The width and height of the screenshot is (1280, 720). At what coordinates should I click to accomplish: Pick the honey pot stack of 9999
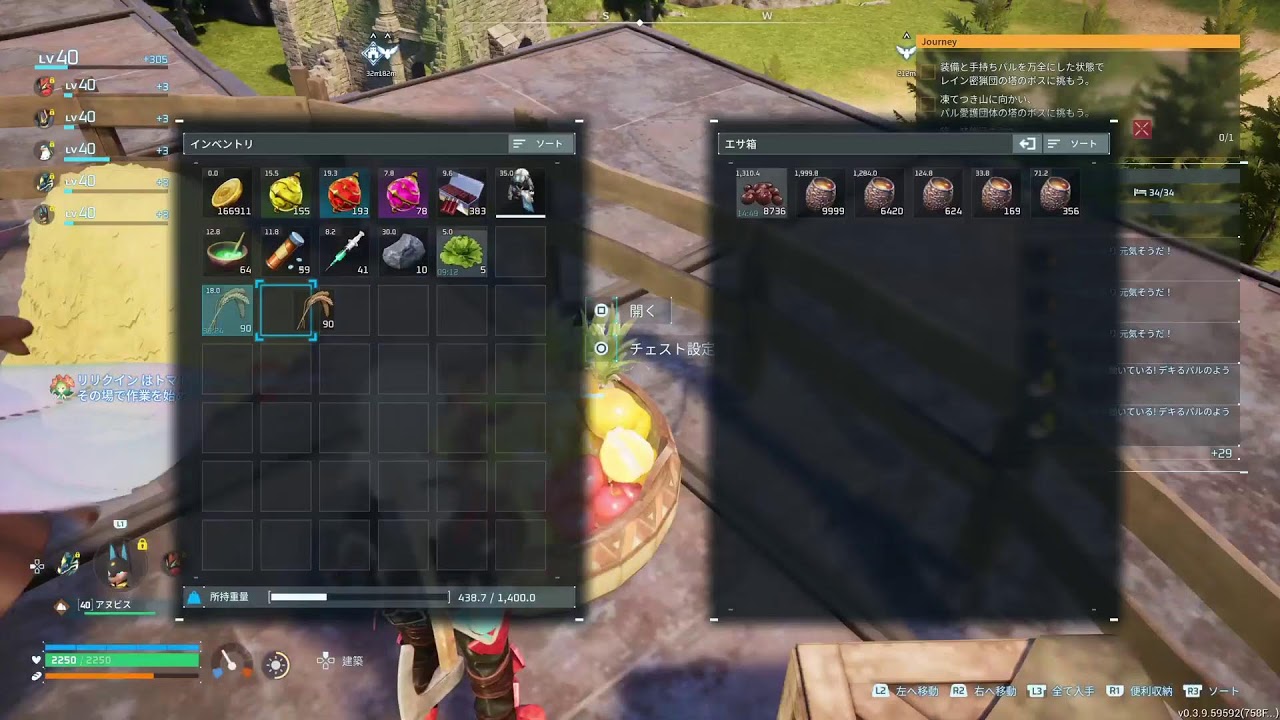(821, 192)
